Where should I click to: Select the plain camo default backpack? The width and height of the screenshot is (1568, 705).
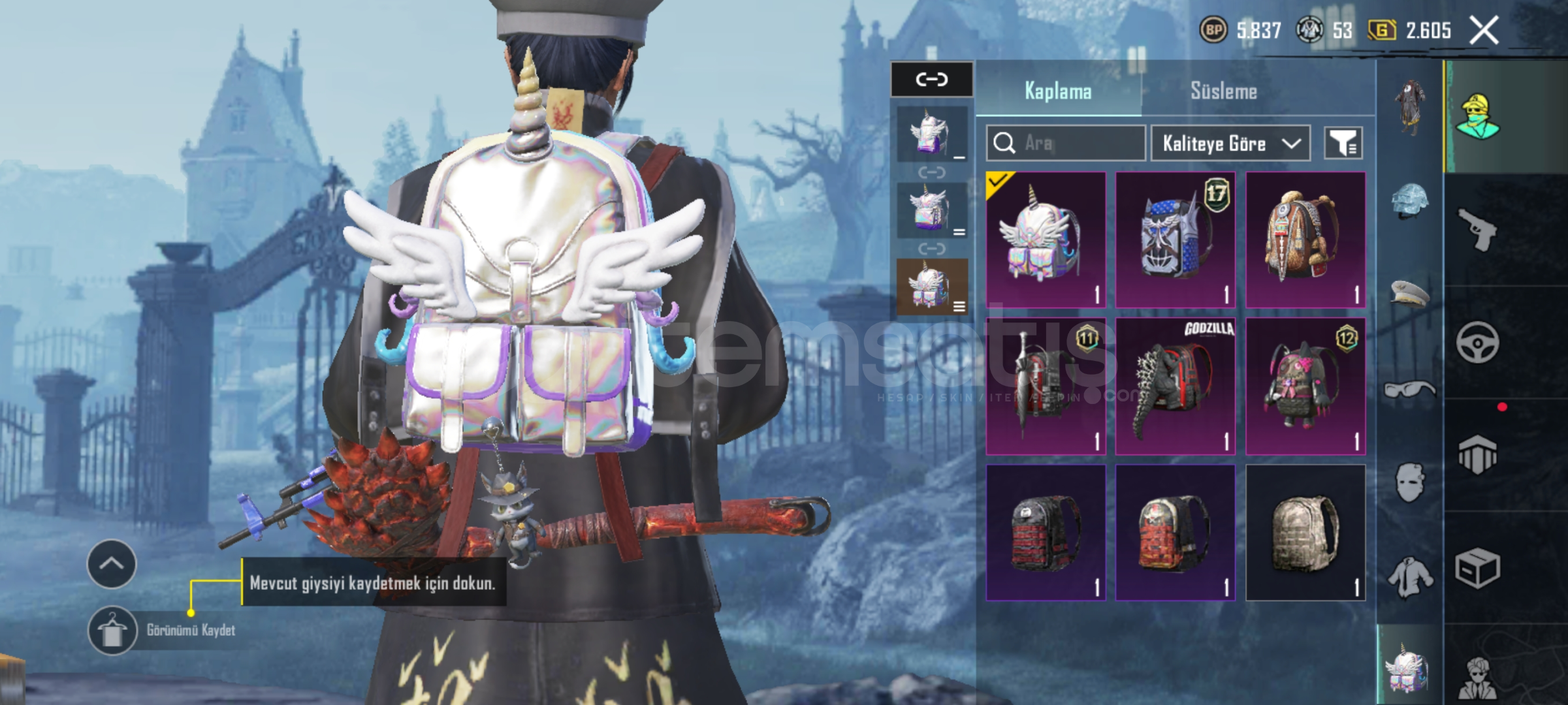click(x=1305, y=532)
